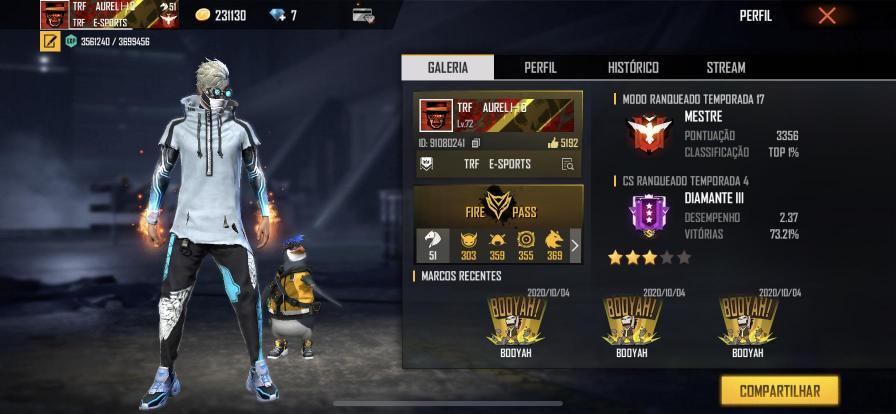This screenshot has width=896, height=414.
Task: Select the player avatar in the top bar
Action: pyautogui.click(x=54, y=14)
